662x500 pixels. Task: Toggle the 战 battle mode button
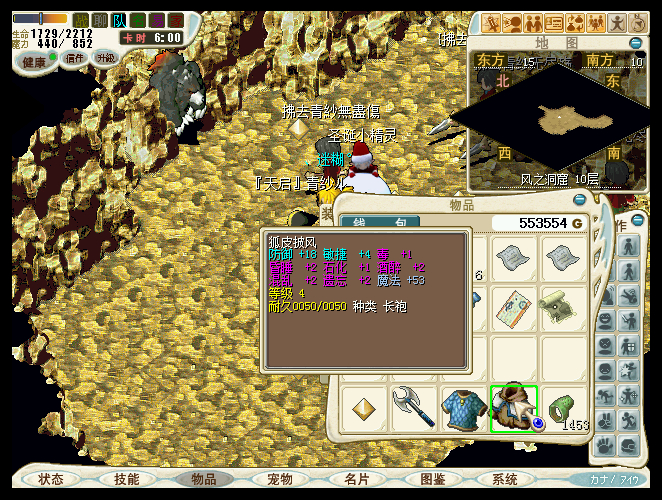(x=81, y=19)
